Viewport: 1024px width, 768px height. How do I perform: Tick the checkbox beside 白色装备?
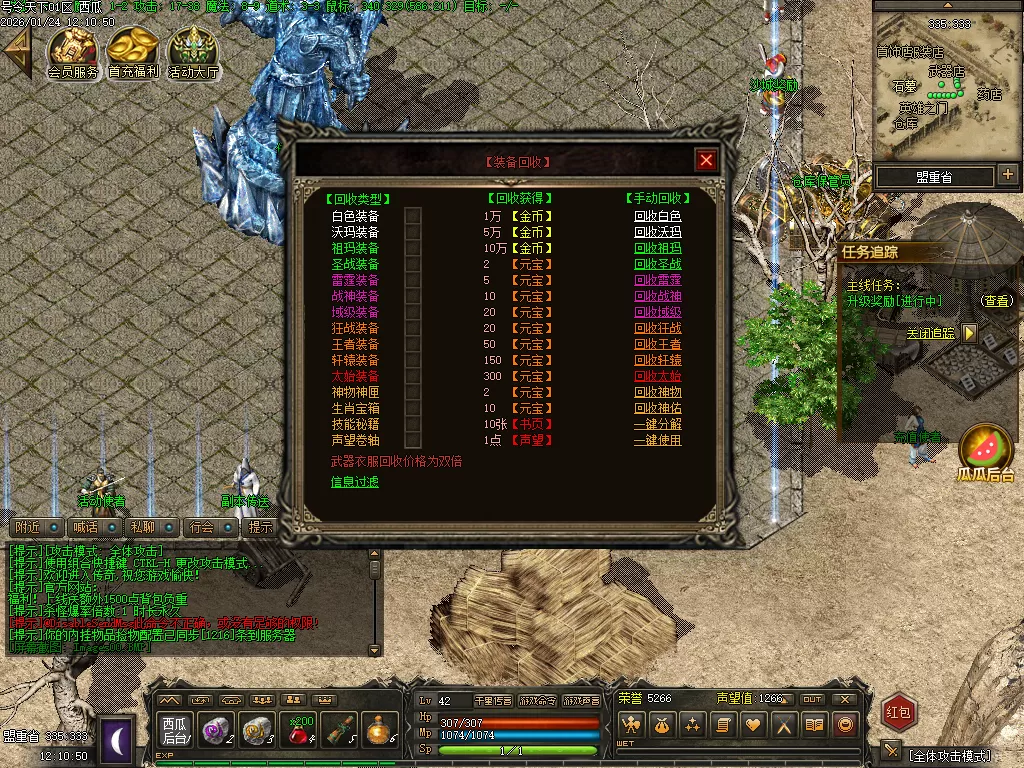(x=413, y=216)
